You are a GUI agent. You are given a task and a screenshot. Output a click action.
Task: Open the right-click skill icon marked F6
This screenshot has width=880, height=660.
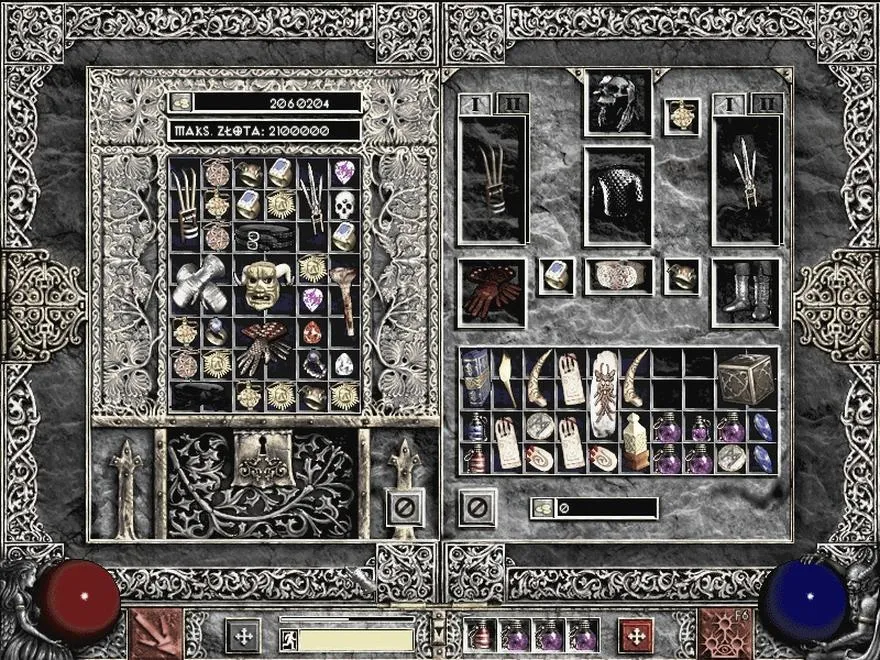click(x=724, y=633)
